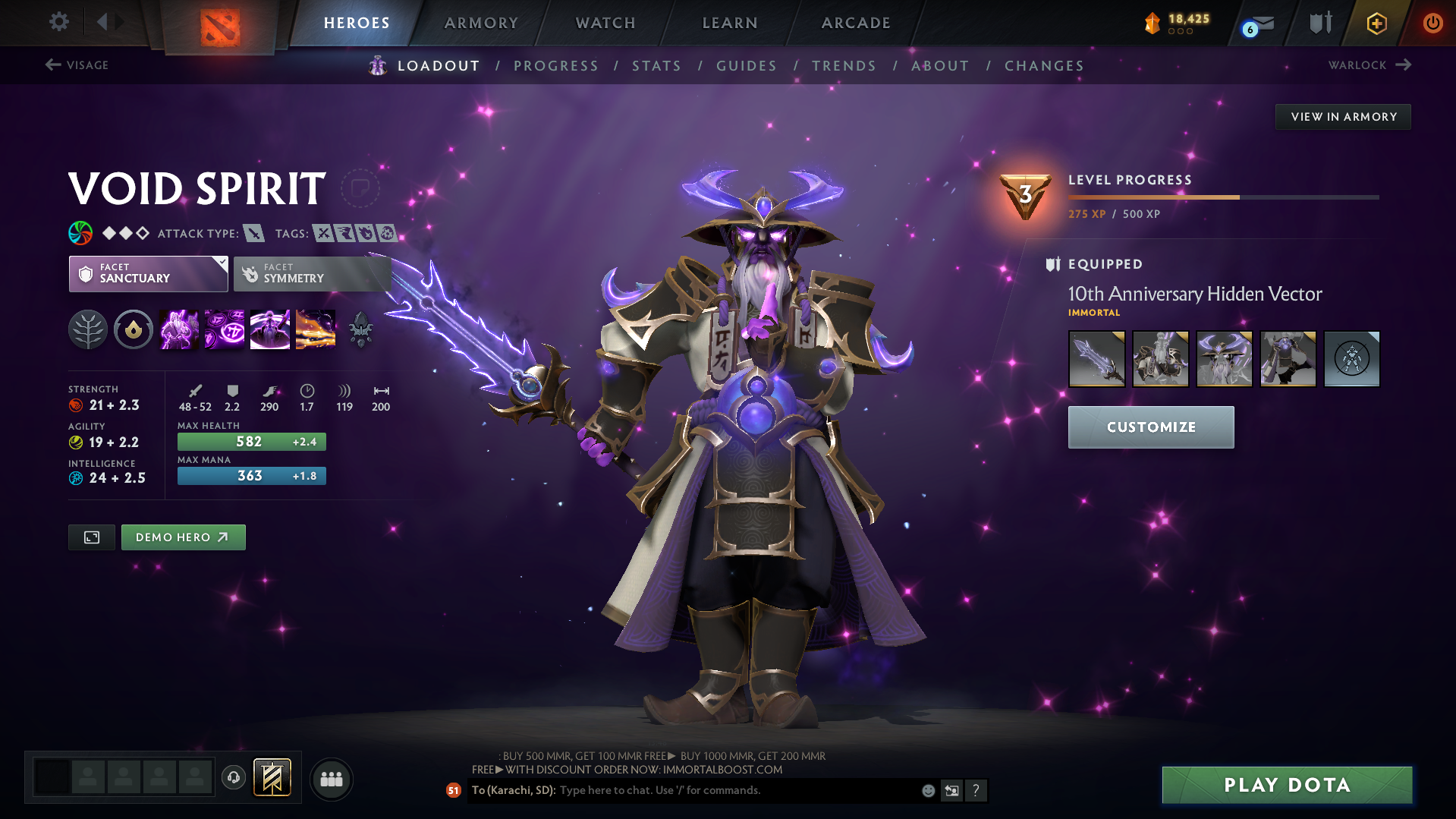Click the voice chat headset icon
The image size is (1456, 819).
pyautogui.click(x=234, y=778)
